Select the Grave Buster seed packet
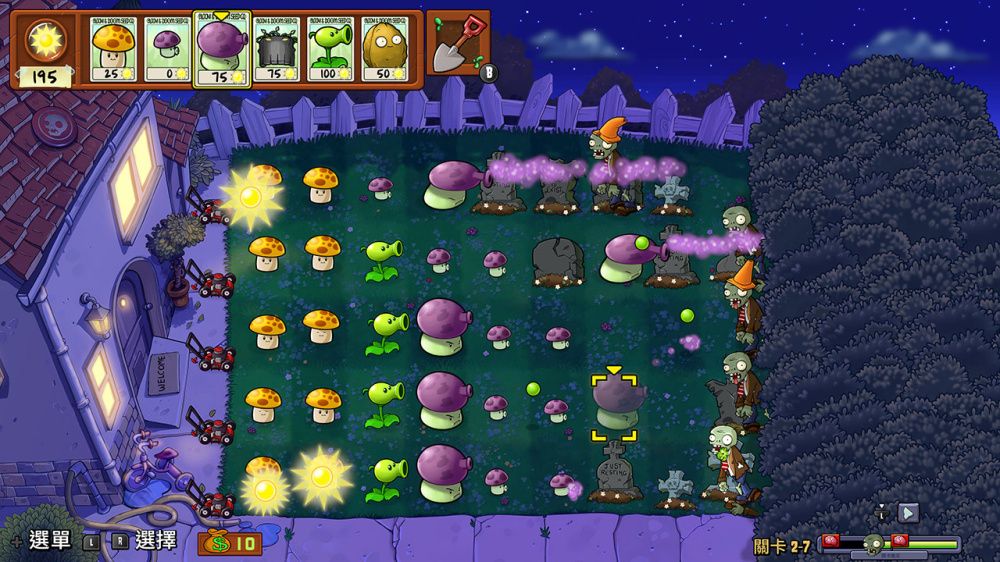 point(276,49)
